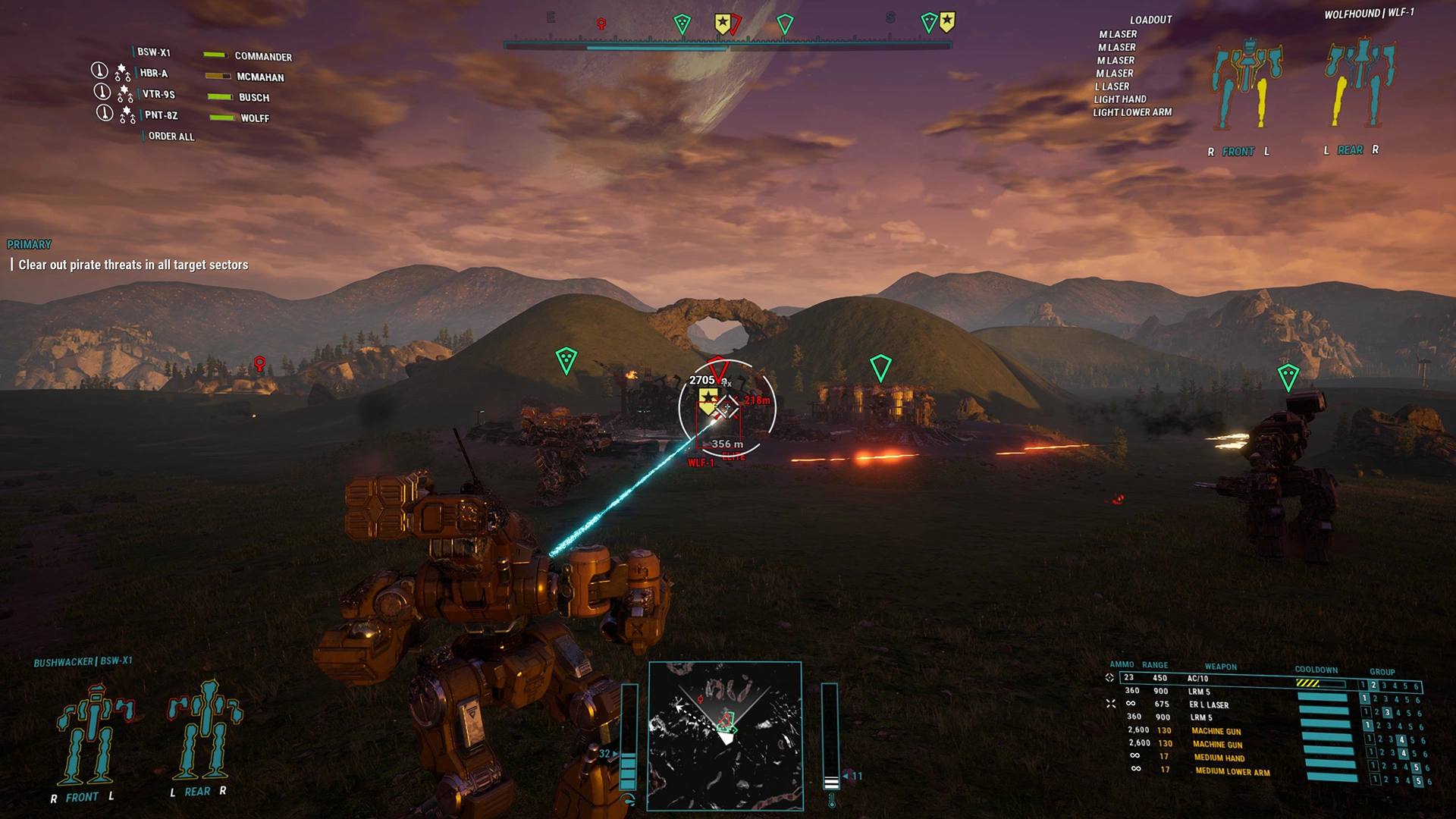1456x819 pixels.
Task: Select lancemate HBR-A in the lance list
Action: tap(154, 74)
